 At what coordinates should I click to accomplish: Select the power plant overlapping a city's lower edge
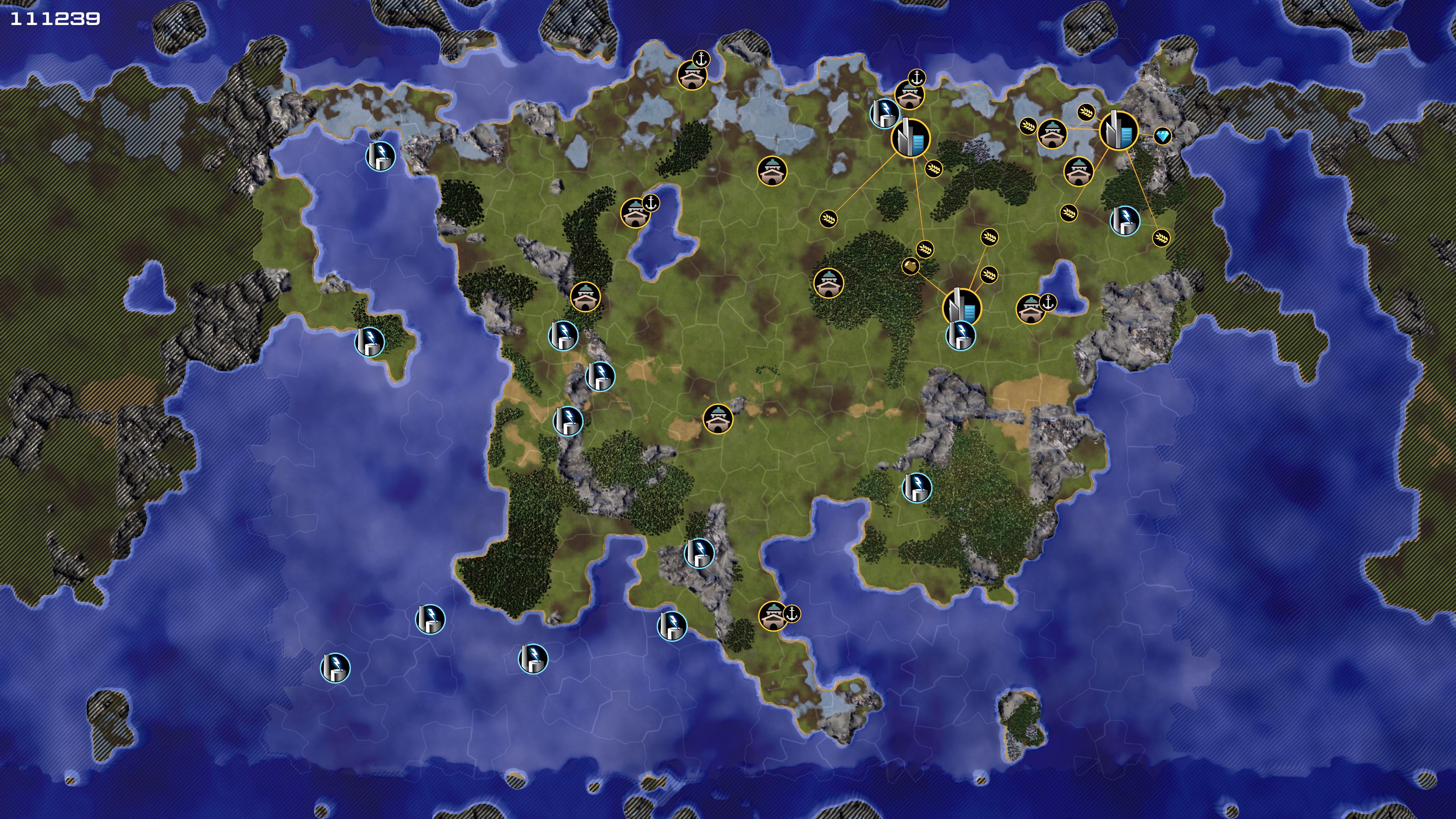pos(960,335)
